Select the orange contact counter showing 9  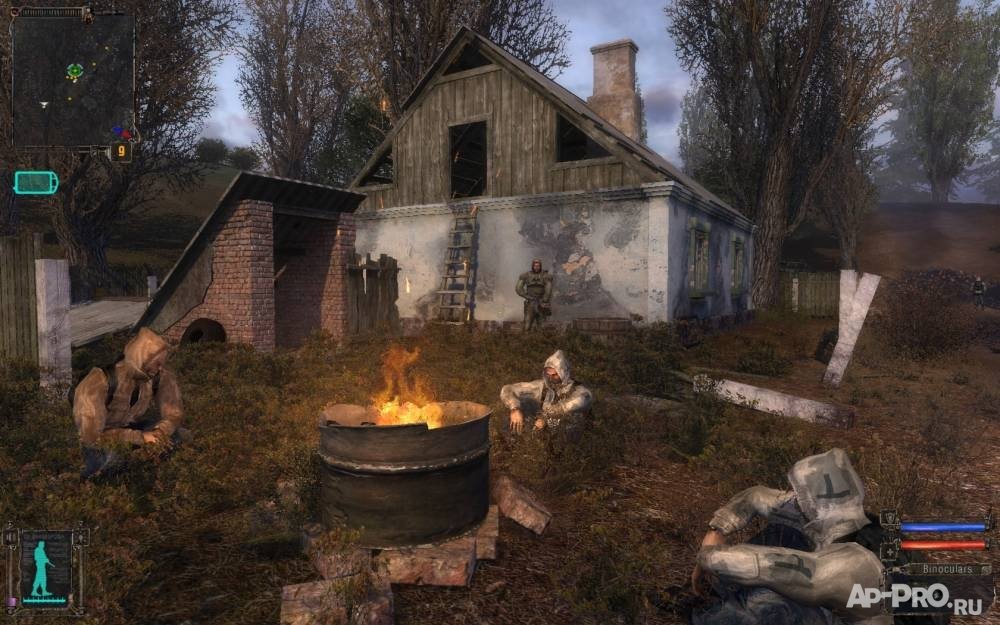(121, 152)
